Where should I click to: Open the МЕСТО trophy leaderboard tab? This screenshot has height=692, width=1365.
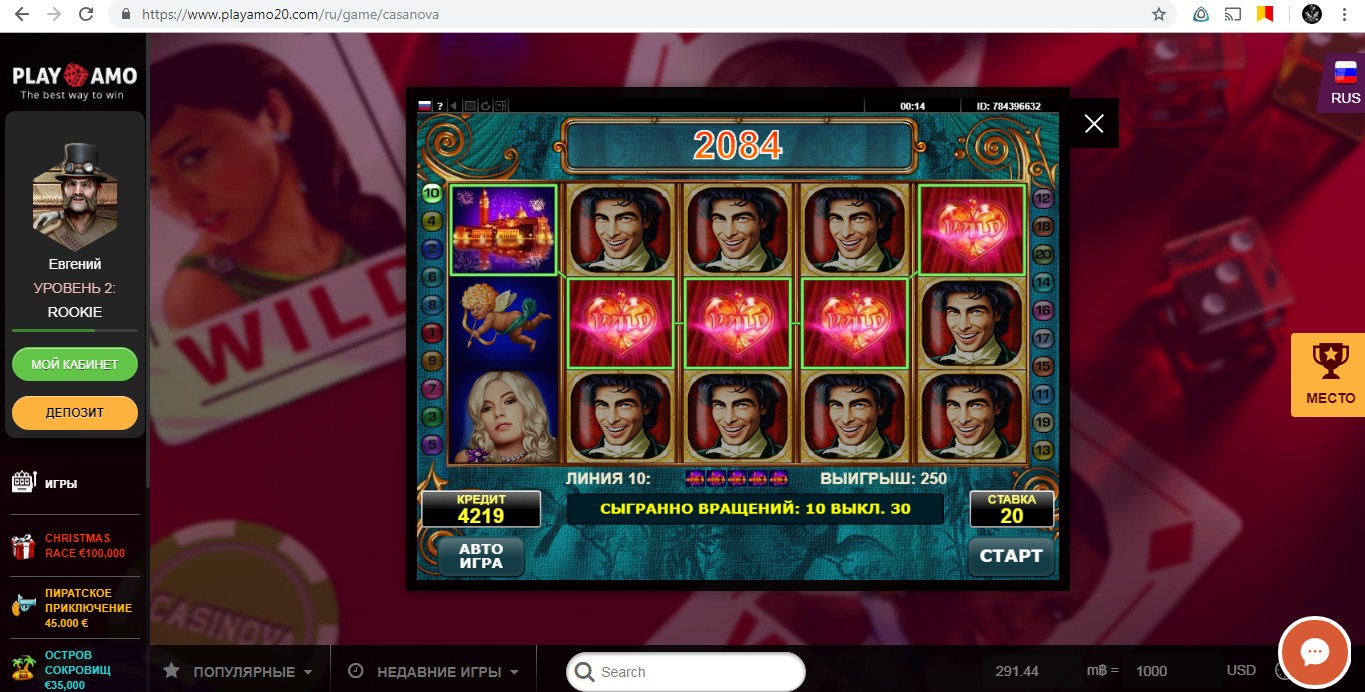point(1329,374)
